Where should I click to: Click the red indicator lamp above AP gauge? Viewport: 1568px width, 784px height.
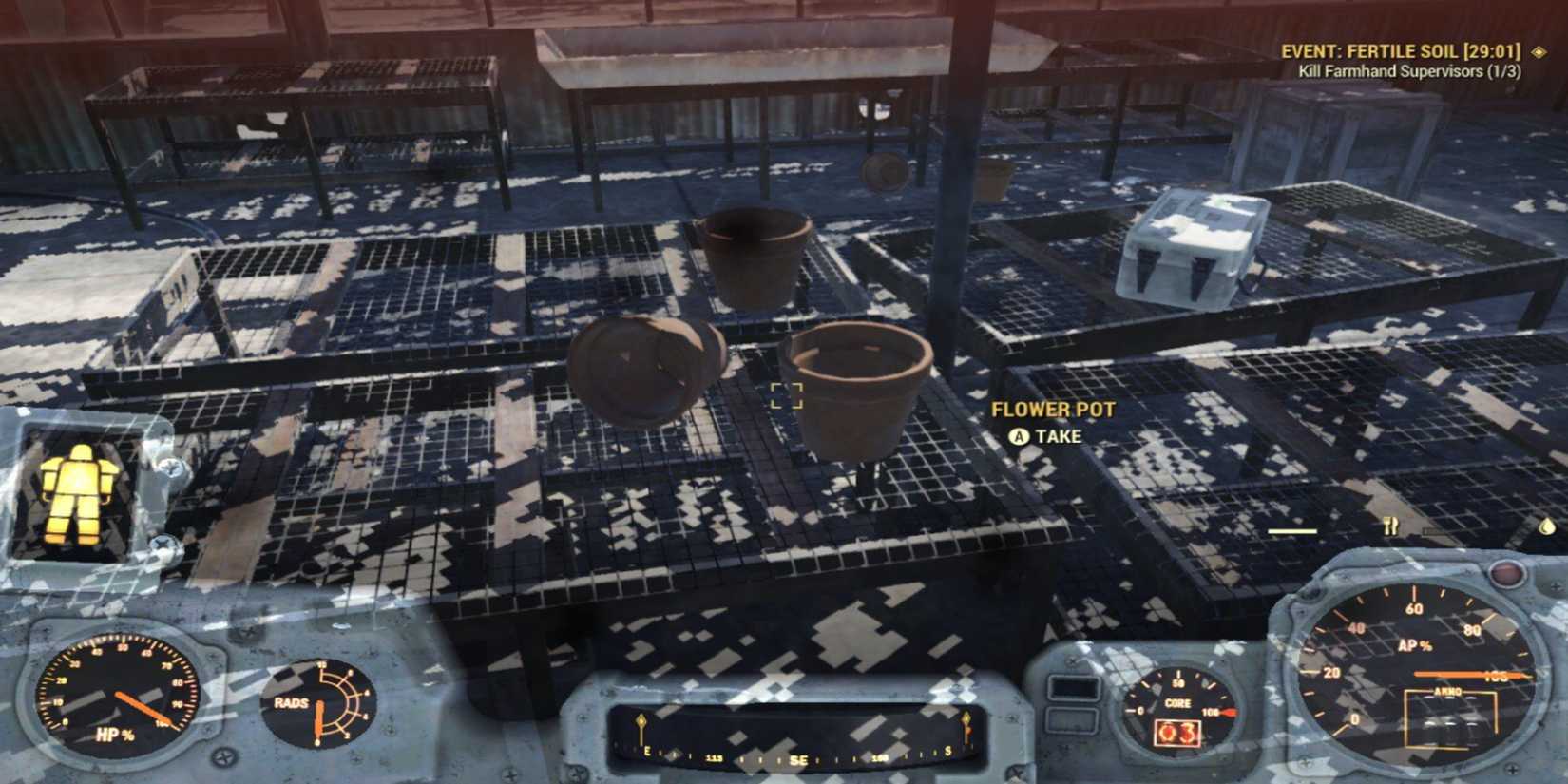[x=1506, y=573]
